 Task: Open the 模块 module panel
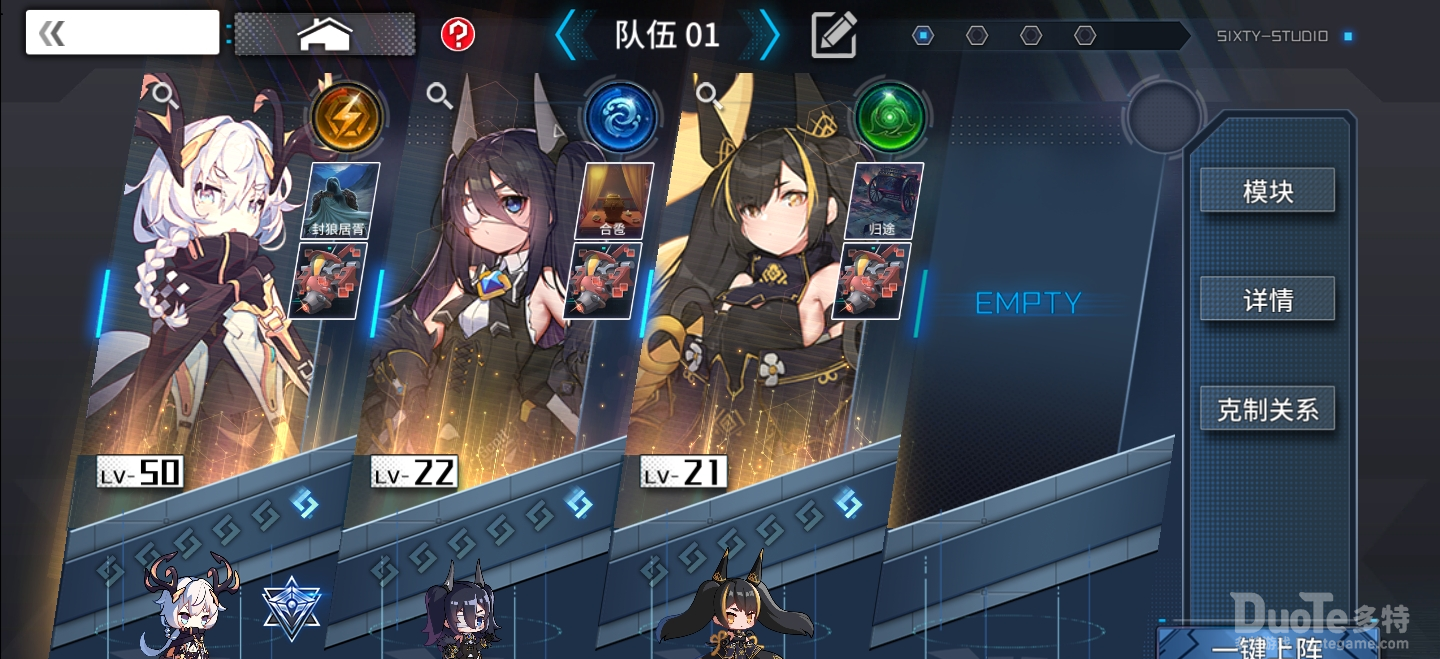tap(1267, 191)
